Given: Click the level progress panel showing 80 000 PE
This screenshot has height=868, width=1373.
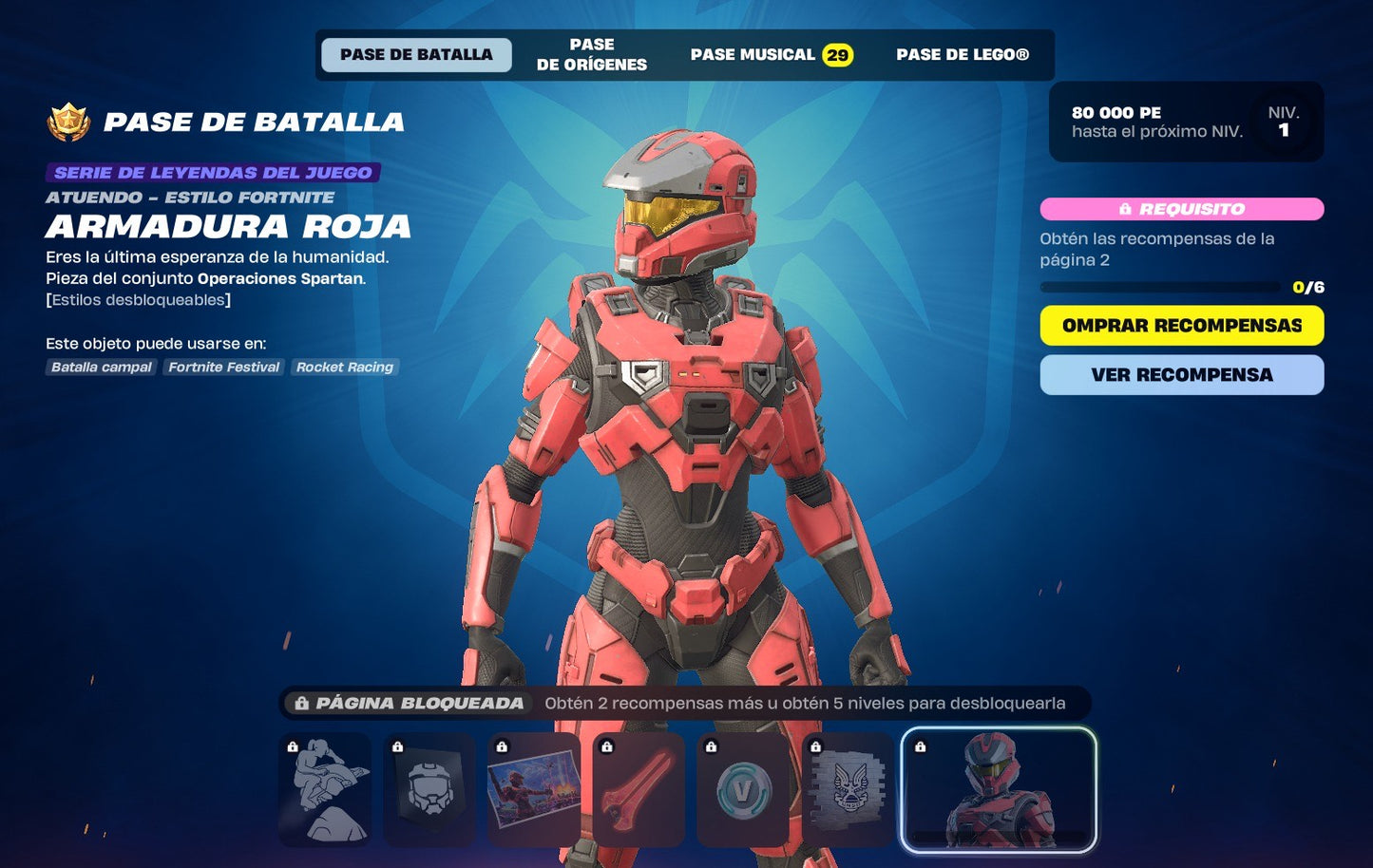Looking at the screenshot, I should 1186,122.
